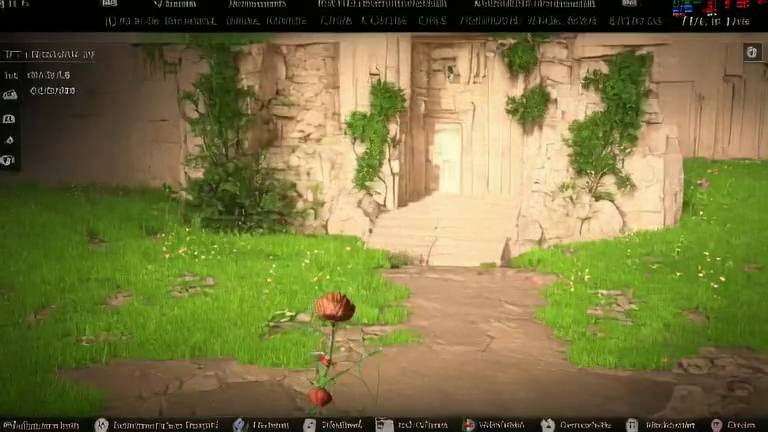Open the leftmost entry in the bottom bar
This screenshot has width=768, height=432.
pos(40,425)
